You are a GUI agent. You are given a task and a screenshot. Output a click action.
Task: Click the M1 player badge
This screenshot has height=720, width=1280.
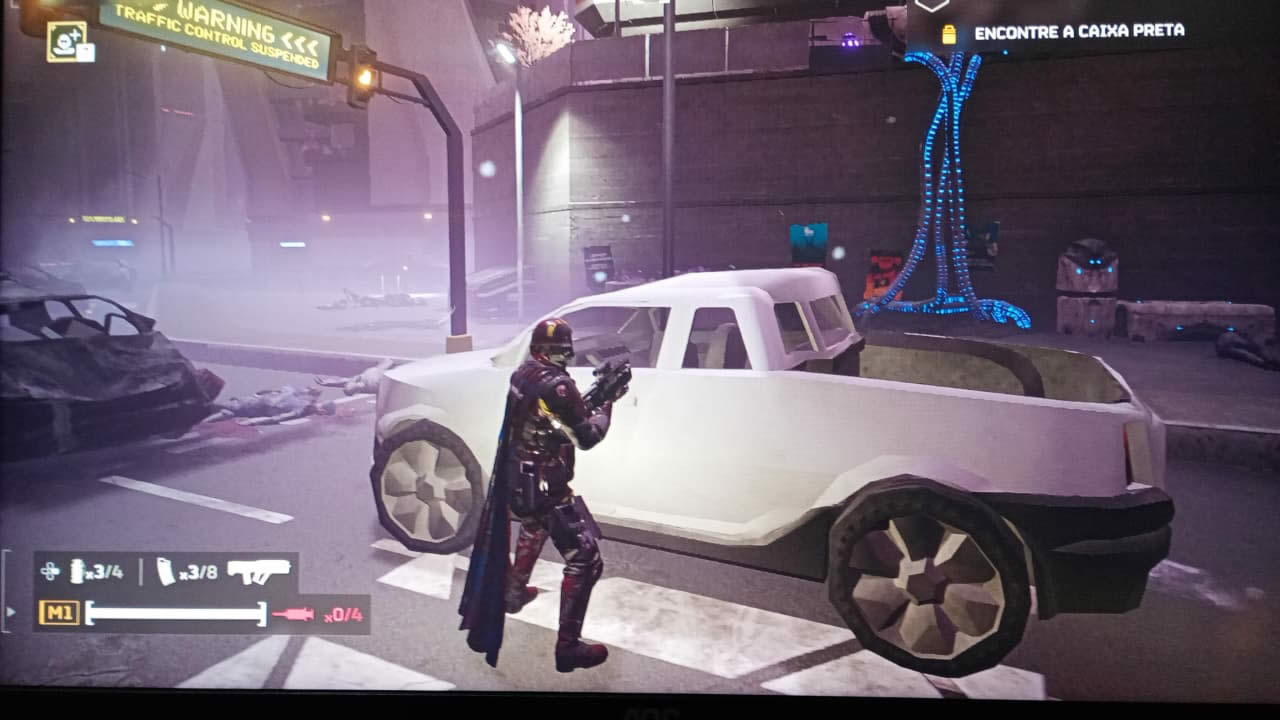[x=59, y=612]
